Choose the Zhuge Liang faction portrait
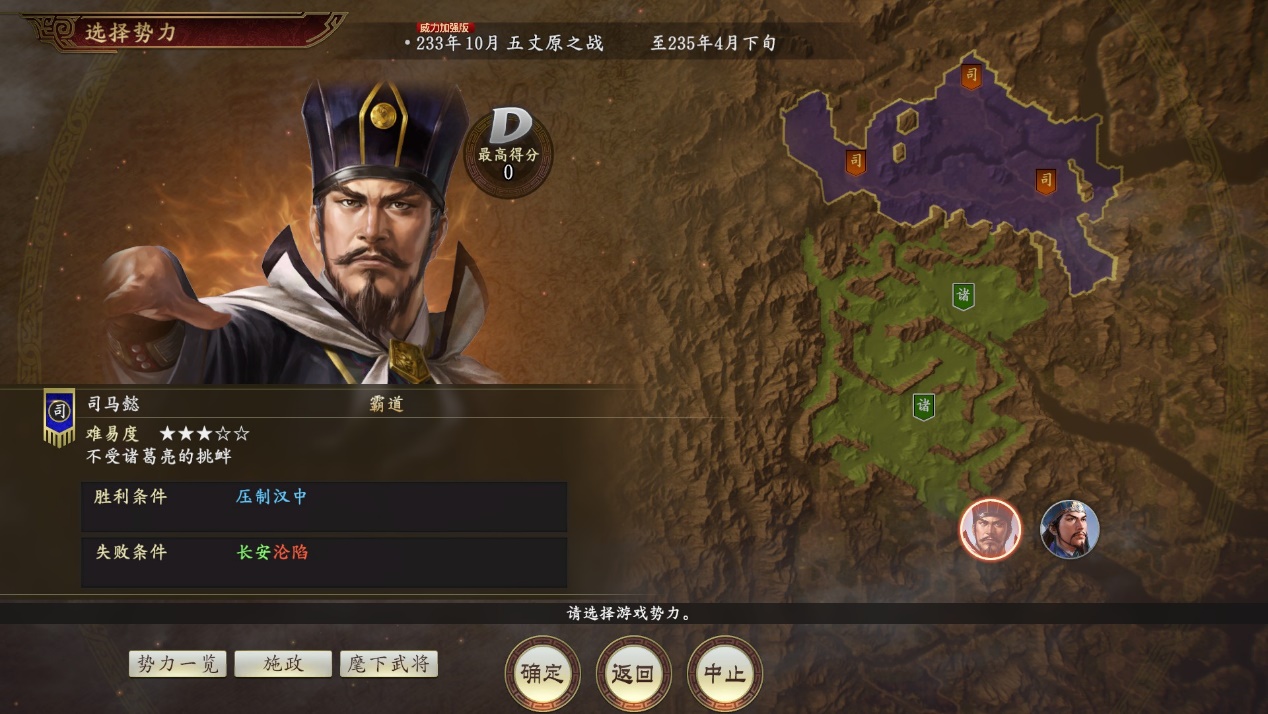Viewport: 1268px width, 714px height. click(x=1069, y=529)
